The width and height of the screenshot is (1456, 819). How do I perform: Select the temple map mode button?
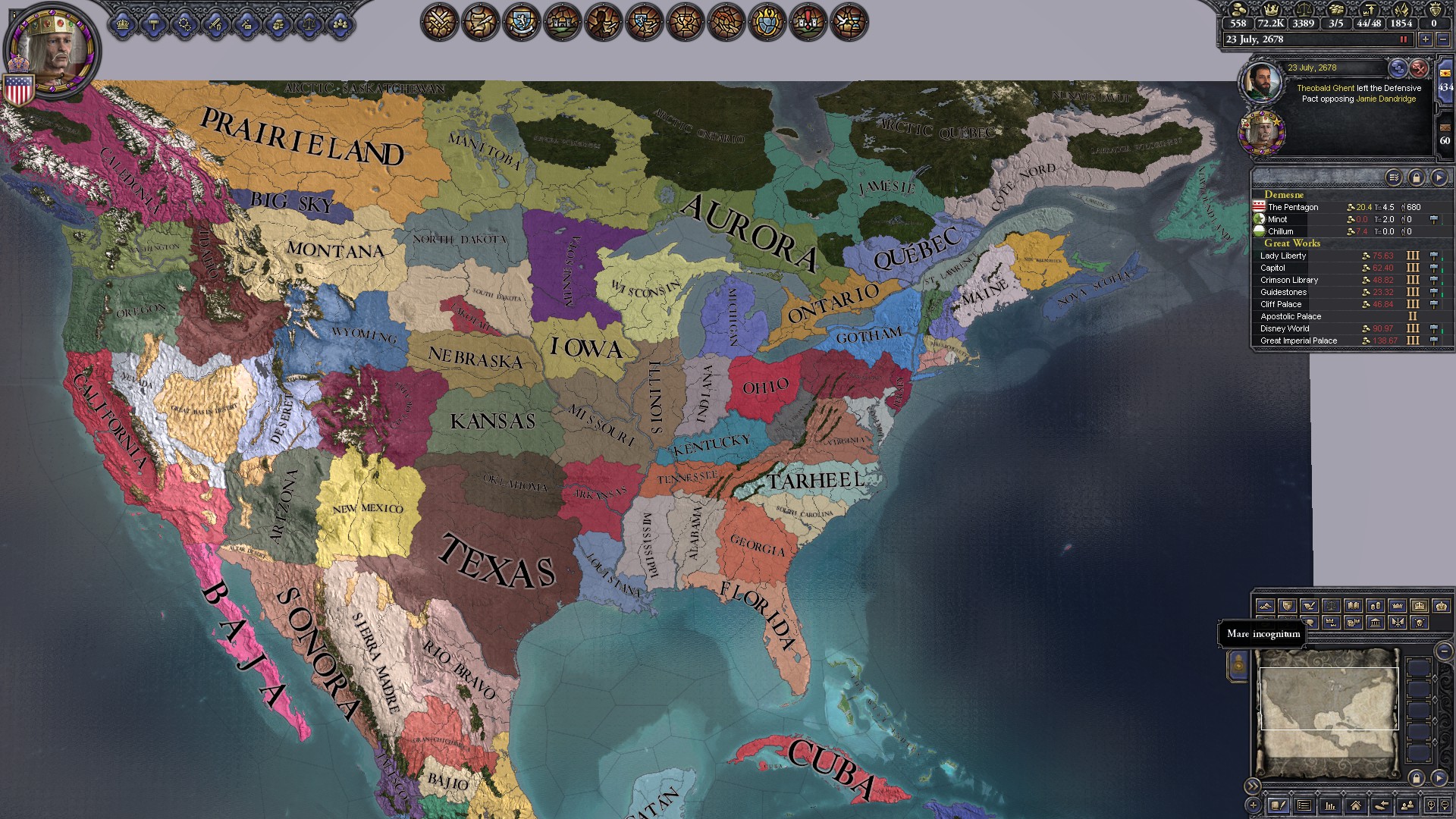point(1376,623)
